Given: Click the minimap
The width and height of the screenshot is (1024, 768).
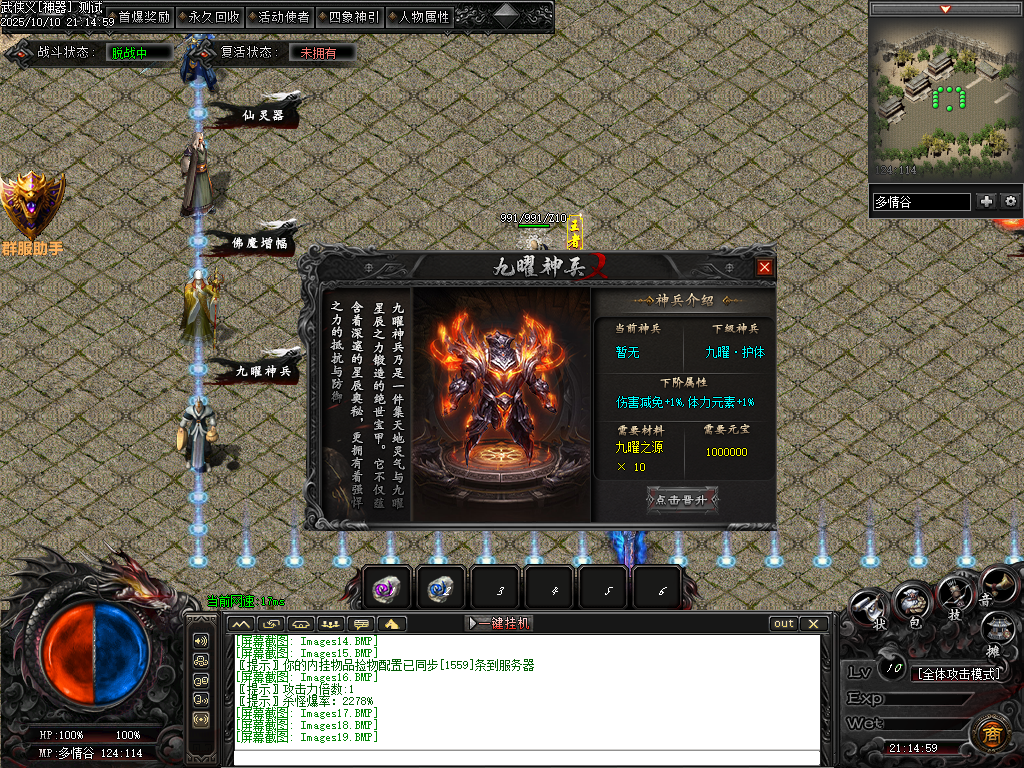Looking at the screenshot, I should [944, 98].
